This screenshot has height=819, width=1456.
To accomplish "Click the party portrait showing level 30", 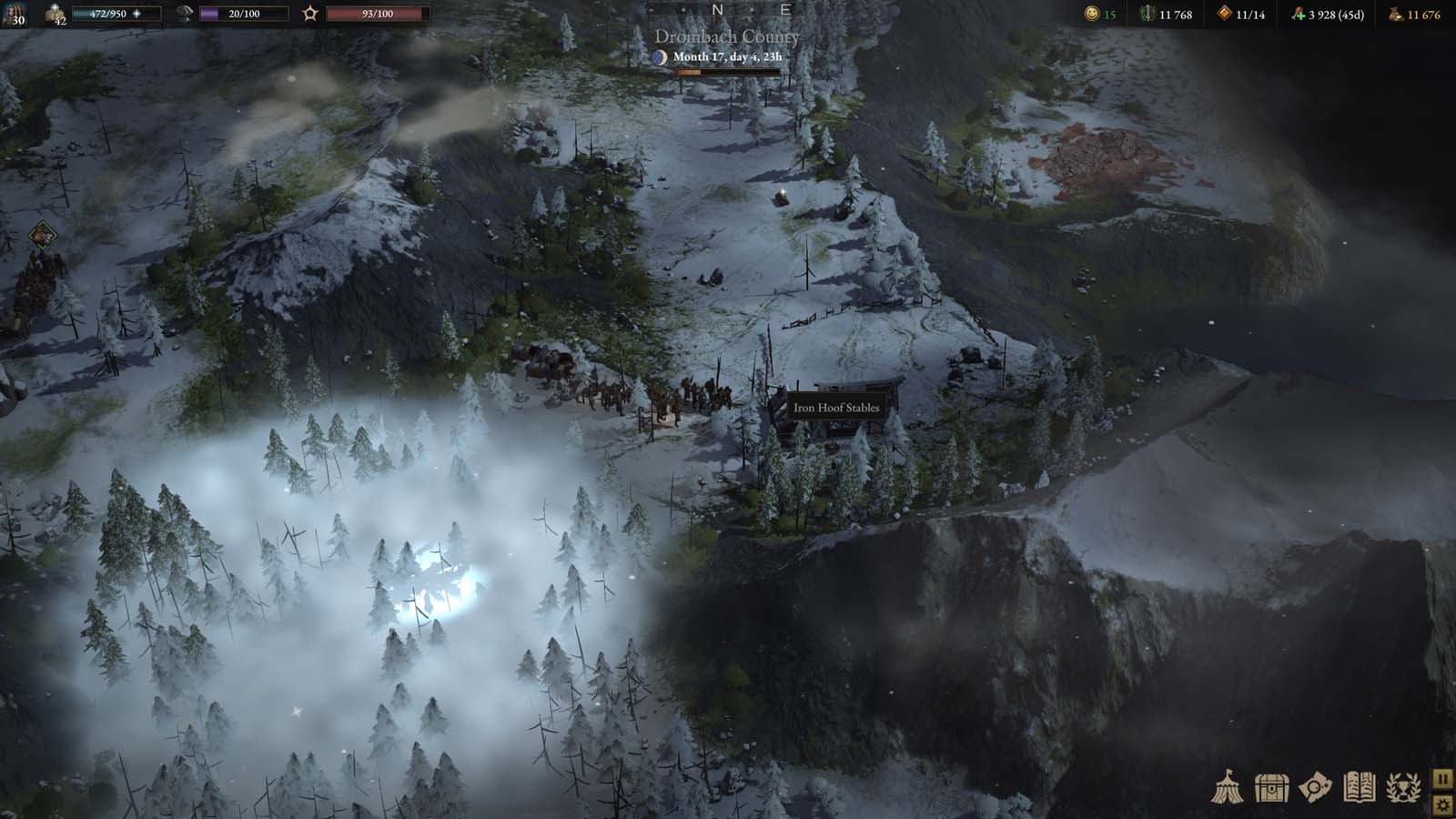I will click(16, 14).
